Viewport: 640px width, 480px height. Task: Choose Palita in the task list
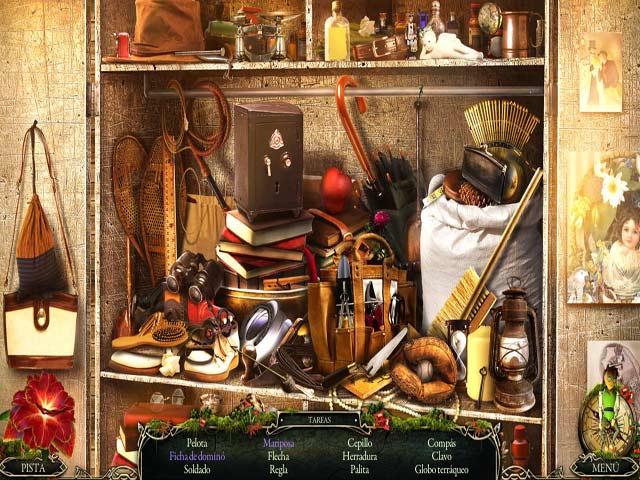coord(358,469)
